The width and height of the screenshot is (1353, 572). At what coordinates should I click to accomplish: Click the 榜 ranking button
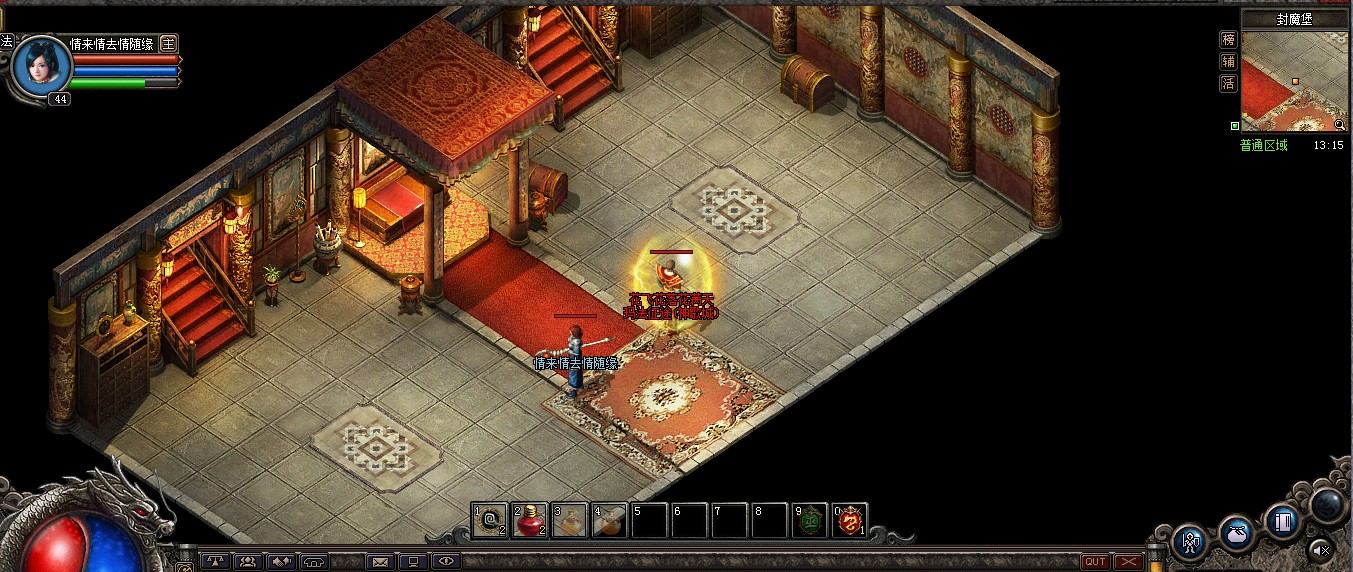coord(1228,40)
